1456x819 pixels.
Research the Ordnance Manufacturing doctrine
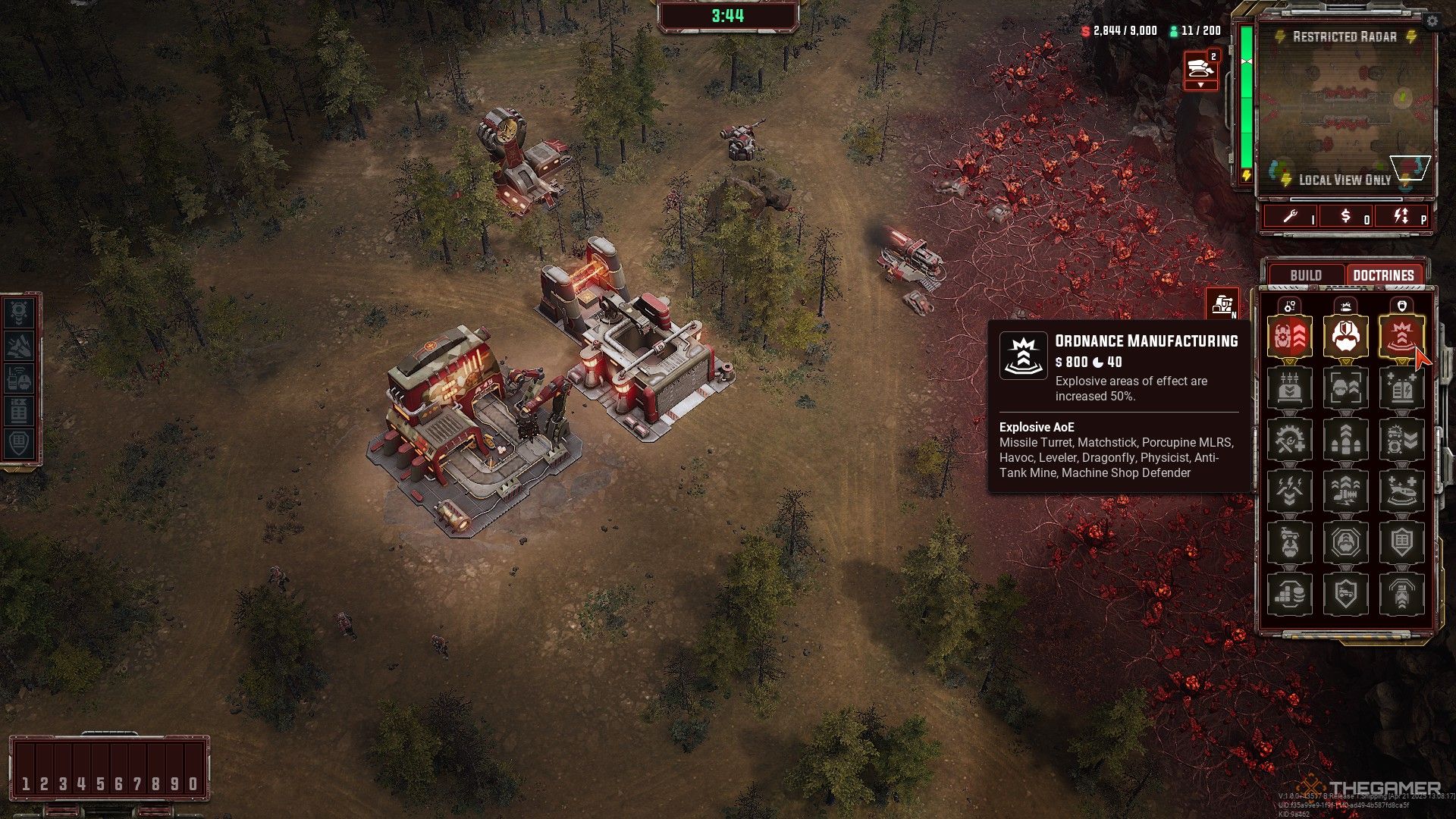1401,337
